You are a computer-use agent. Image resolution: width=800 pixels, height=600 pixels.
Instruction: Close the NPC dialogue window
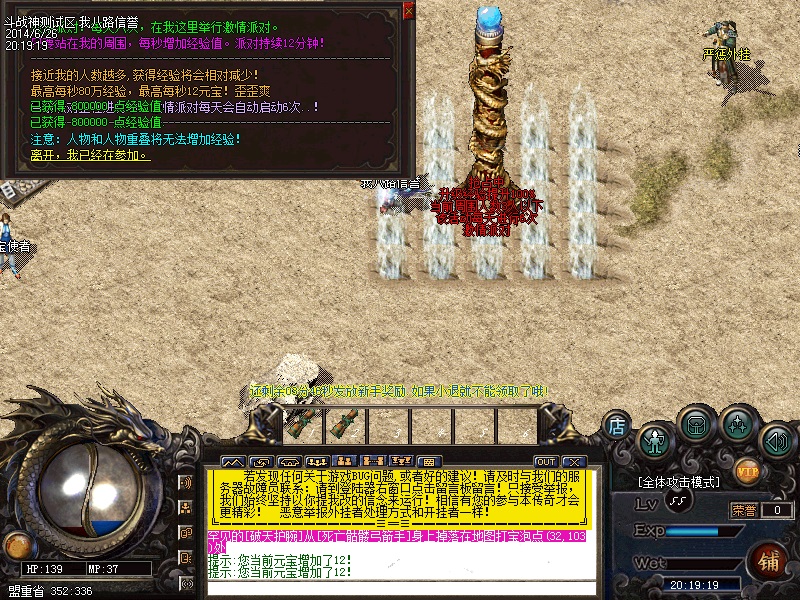408,11
